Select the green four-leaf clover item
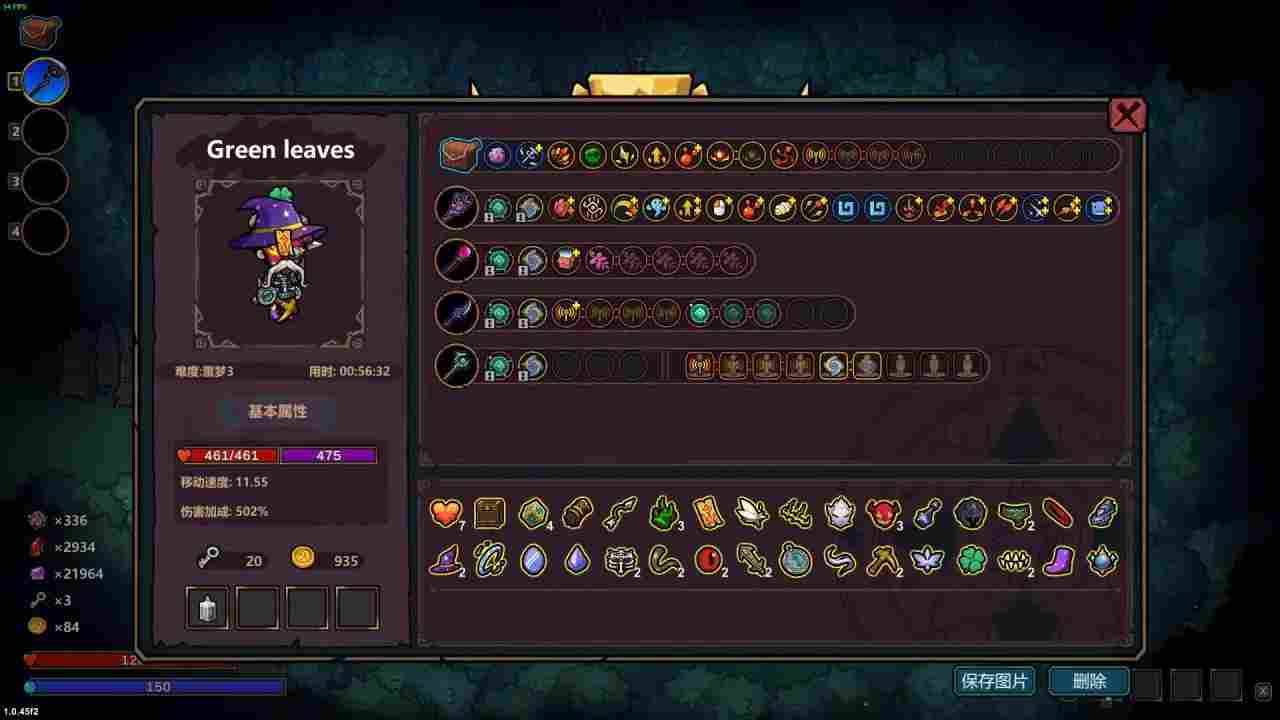This screenshot has width=1280, height=720. point(969,562)
